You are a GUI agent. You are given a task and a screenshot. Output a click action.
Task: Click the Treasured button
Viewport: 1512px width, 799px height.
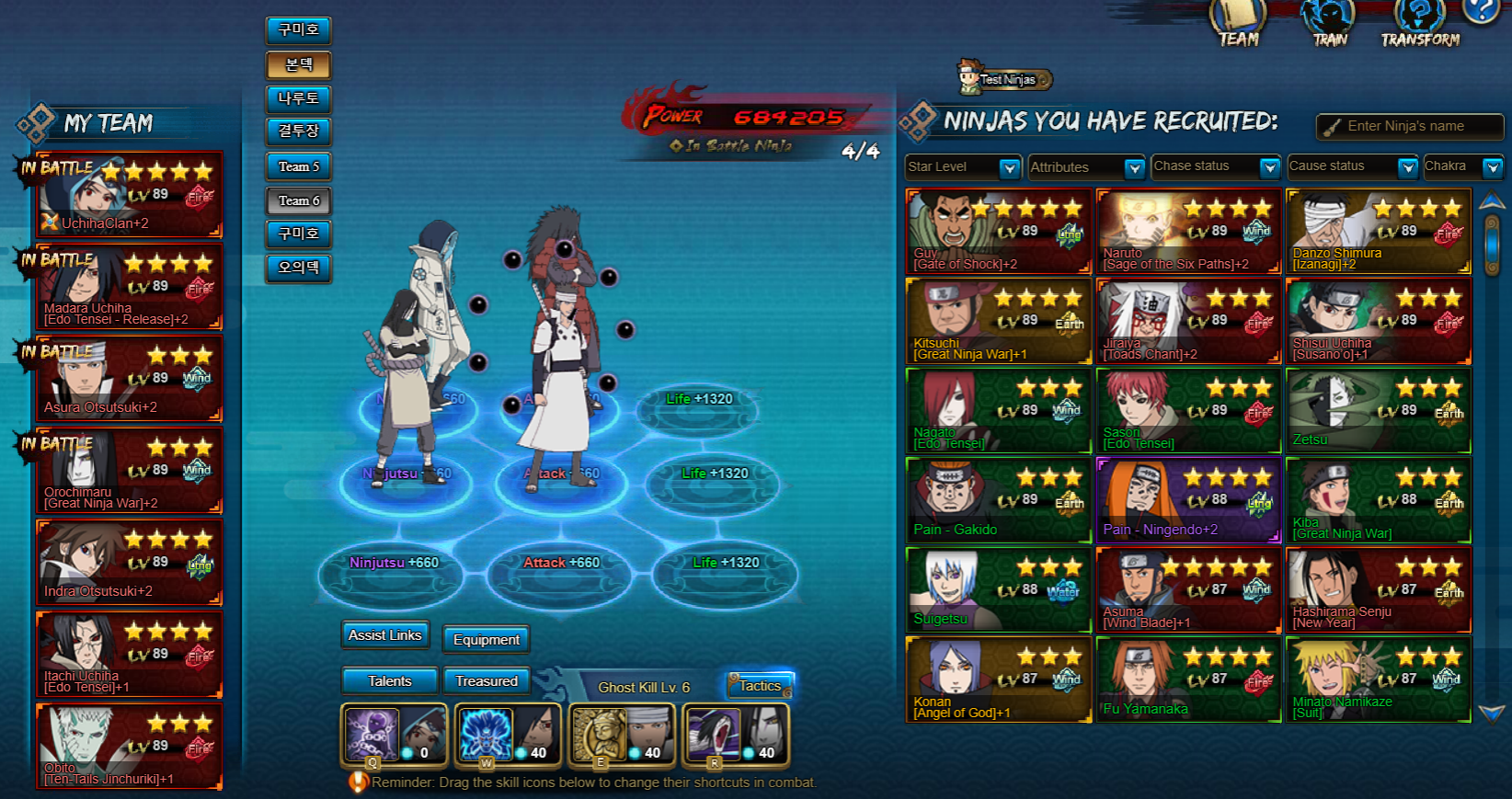(487, 680)
